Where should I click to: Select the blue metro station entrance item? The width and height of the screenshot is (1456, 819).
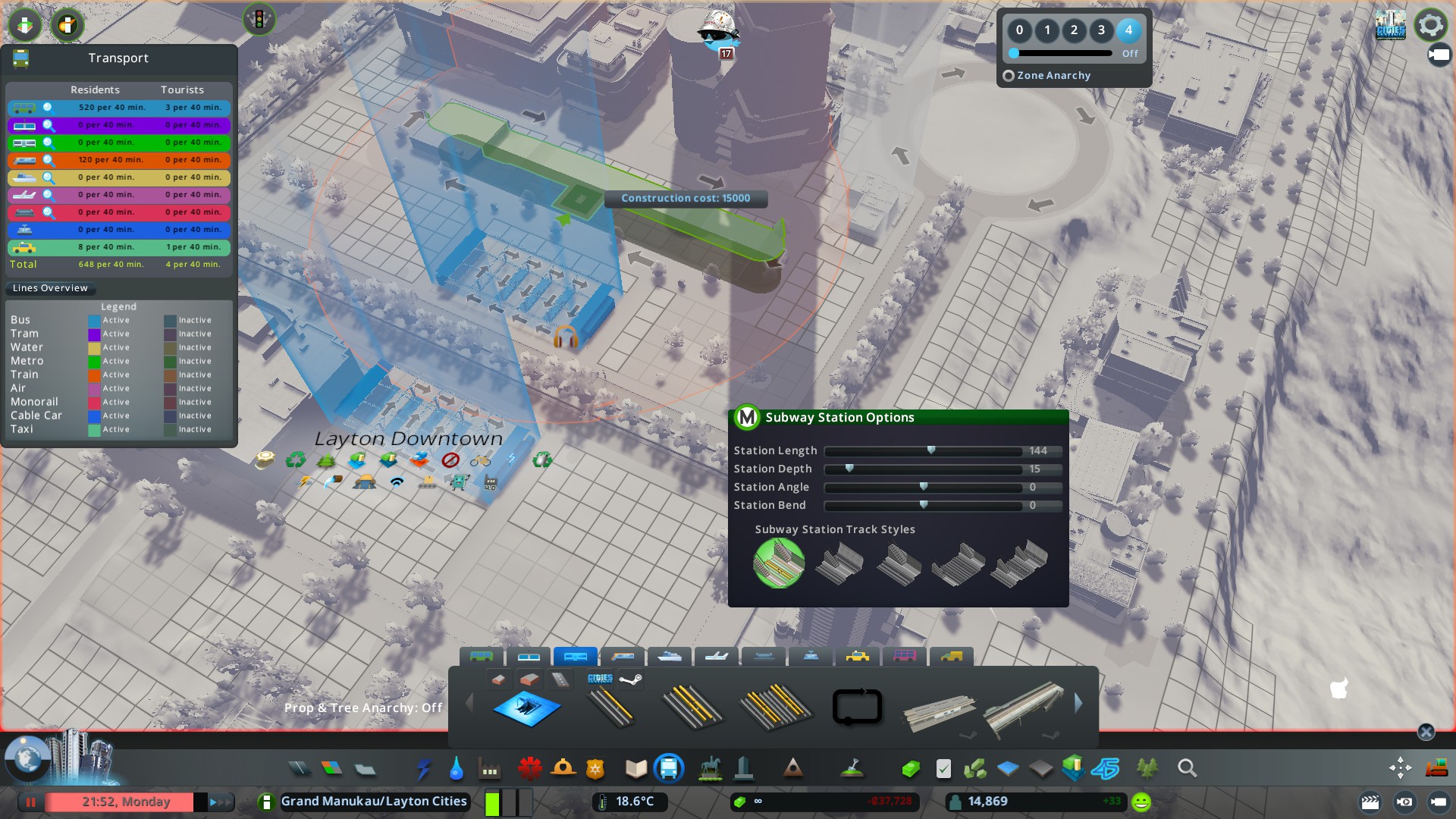(527, 708)
